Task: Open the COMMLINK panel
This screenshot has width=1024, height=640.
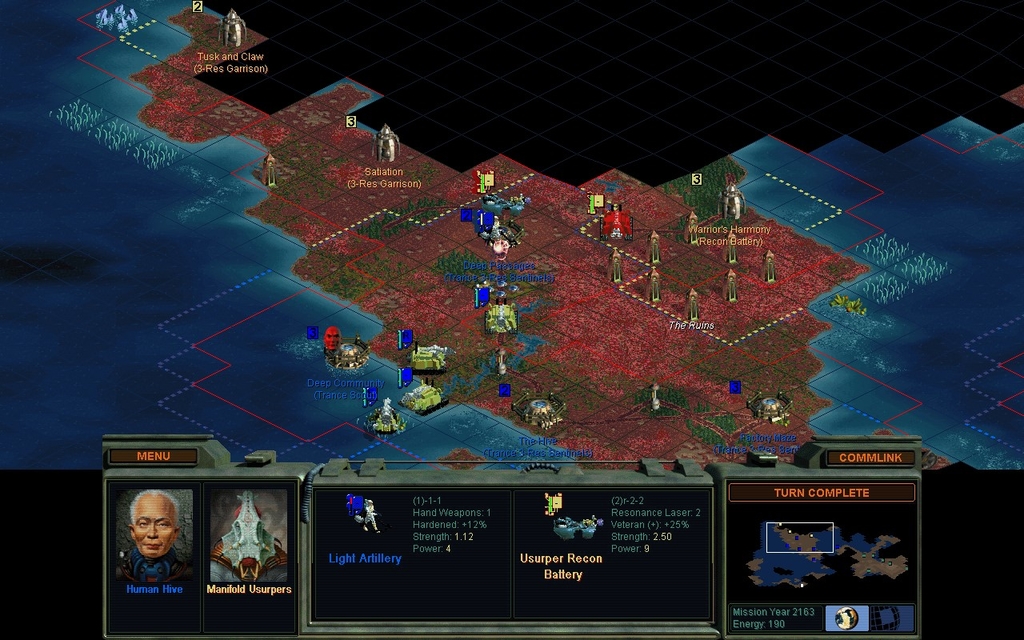Action: pos(870,457)
